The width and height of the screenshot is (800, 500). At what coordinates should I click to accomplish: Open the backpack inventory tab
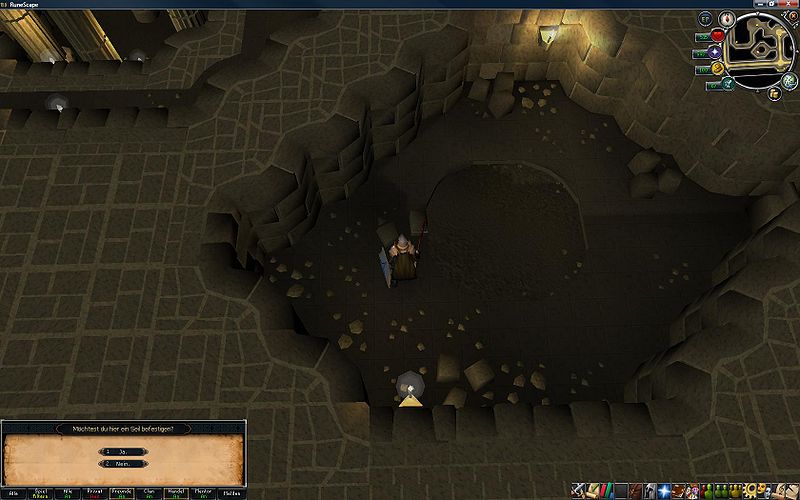[x=637, y=491]
